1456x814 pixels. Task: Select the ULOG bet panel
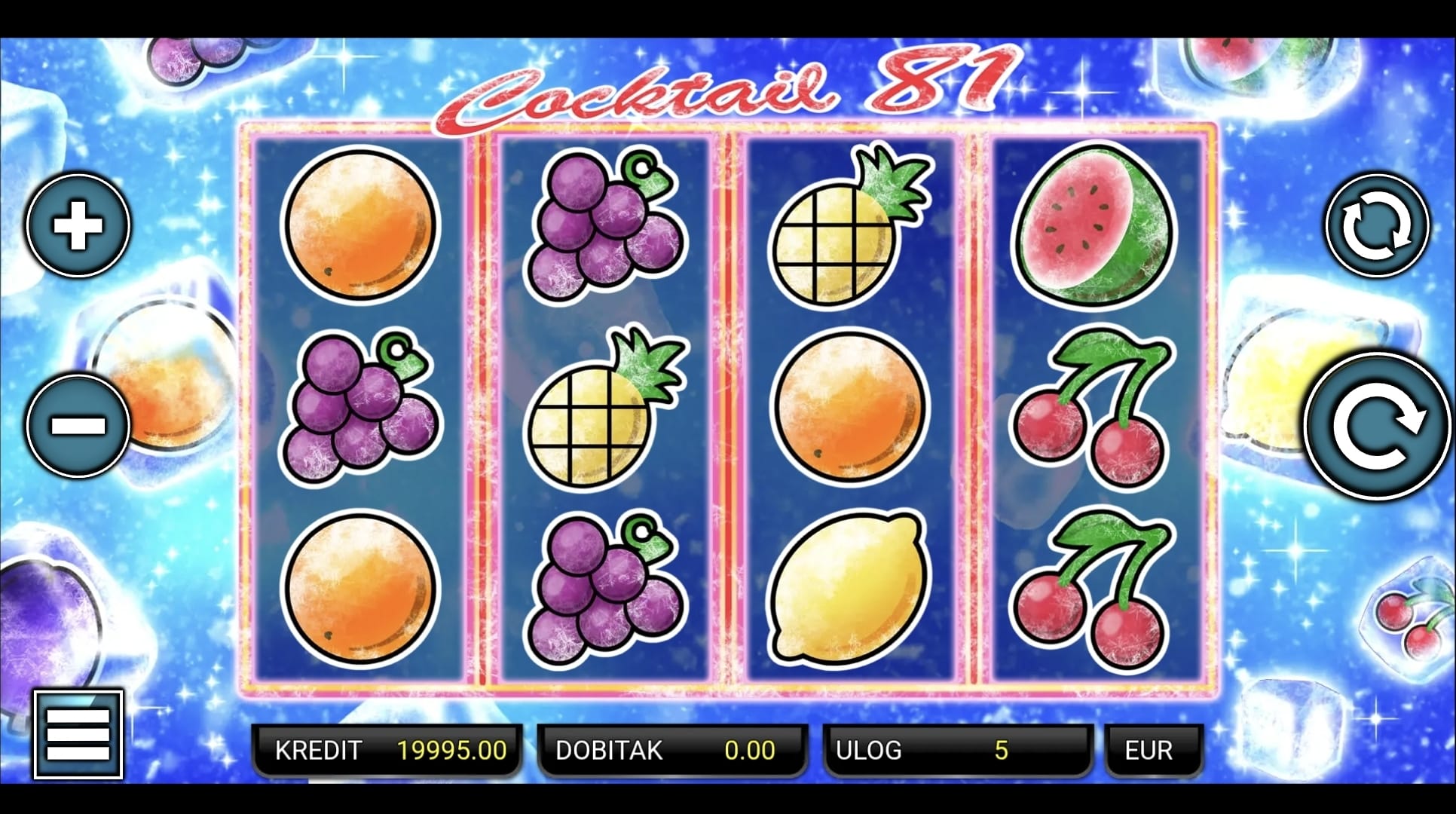point(956,750)
